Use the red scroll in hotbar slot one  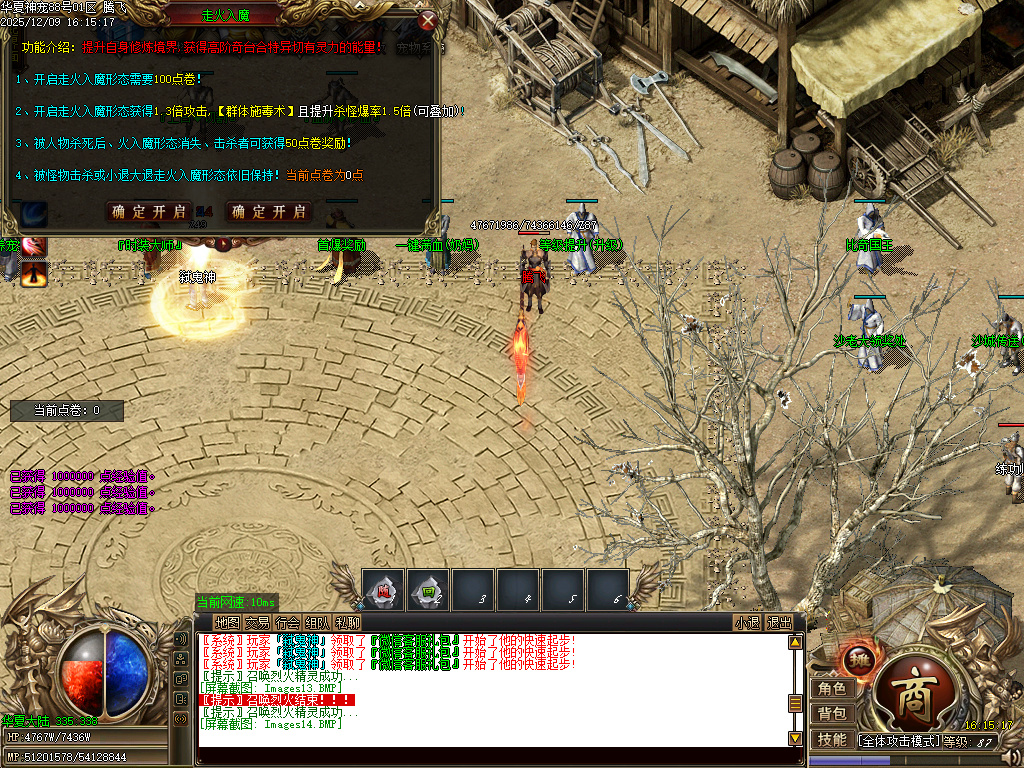point(383,590)
